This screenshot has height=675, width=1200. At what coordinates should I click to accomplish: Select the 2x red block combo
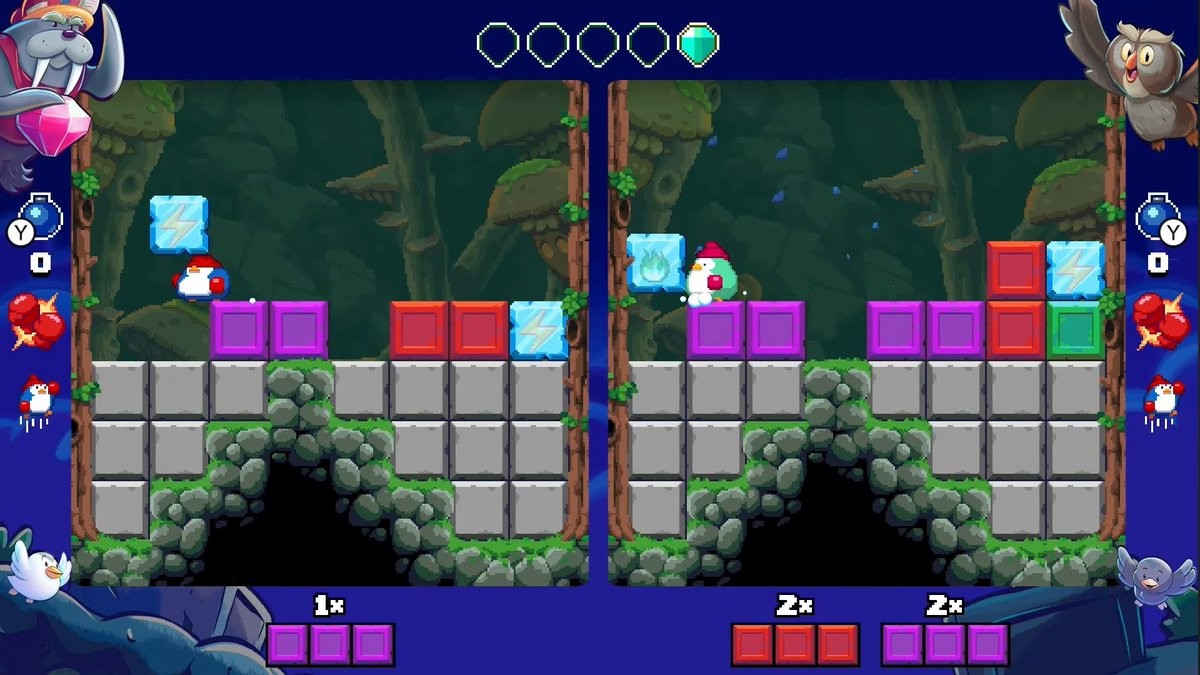[795, 644]
